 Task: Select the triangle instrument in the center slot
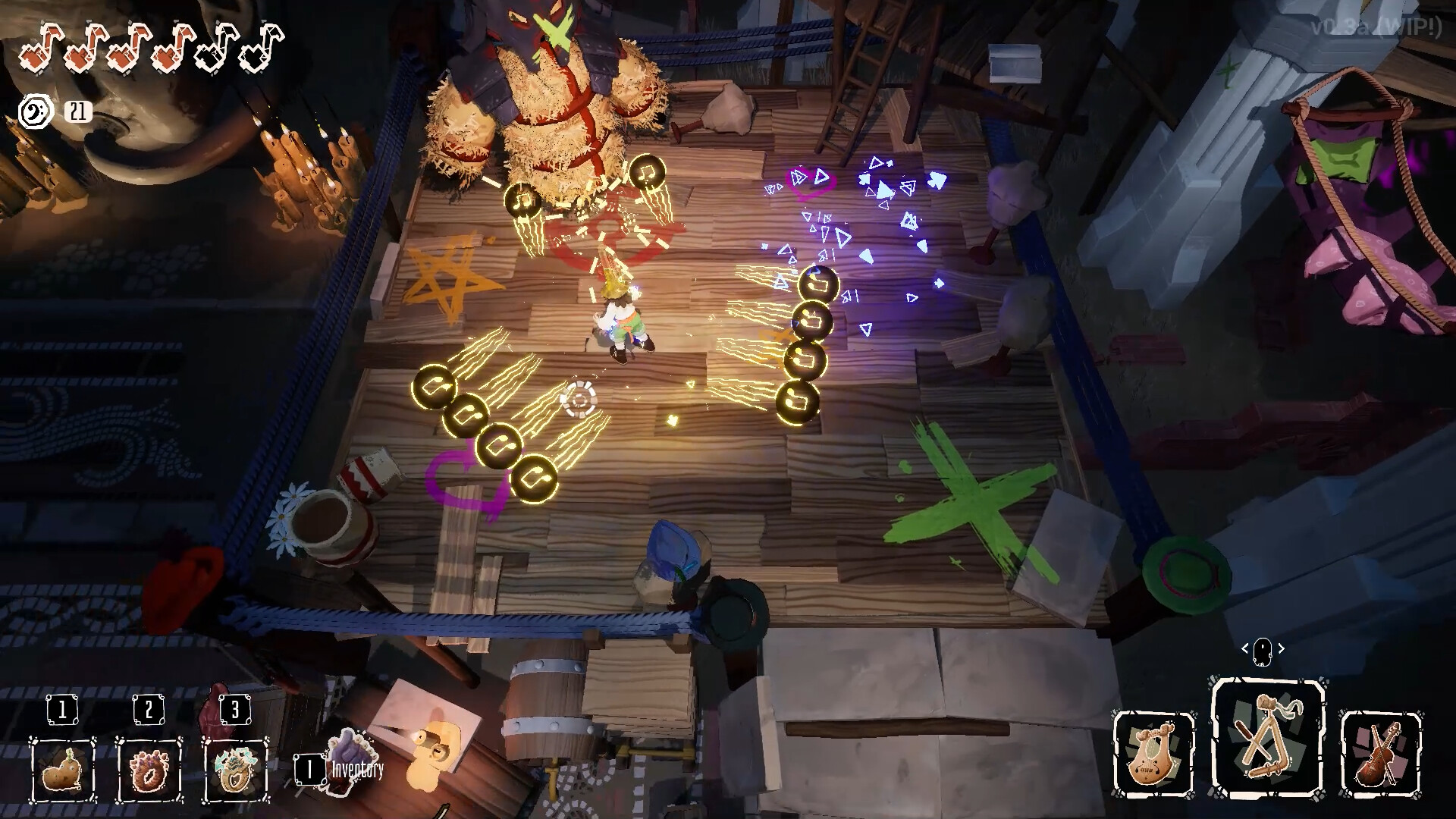coord(1266,736)
